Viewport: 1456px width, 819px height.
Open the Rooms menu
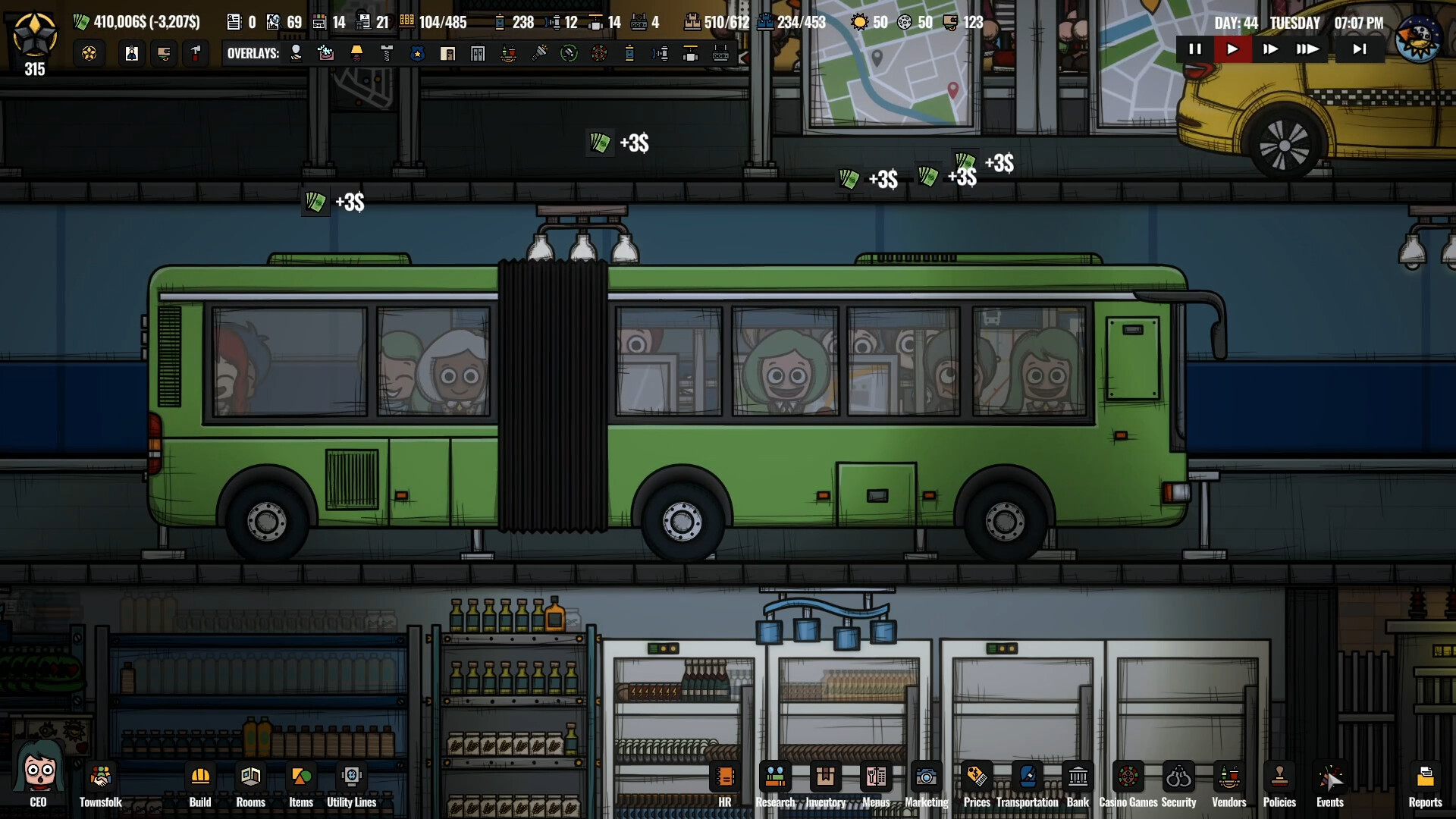tap(251, 777)
